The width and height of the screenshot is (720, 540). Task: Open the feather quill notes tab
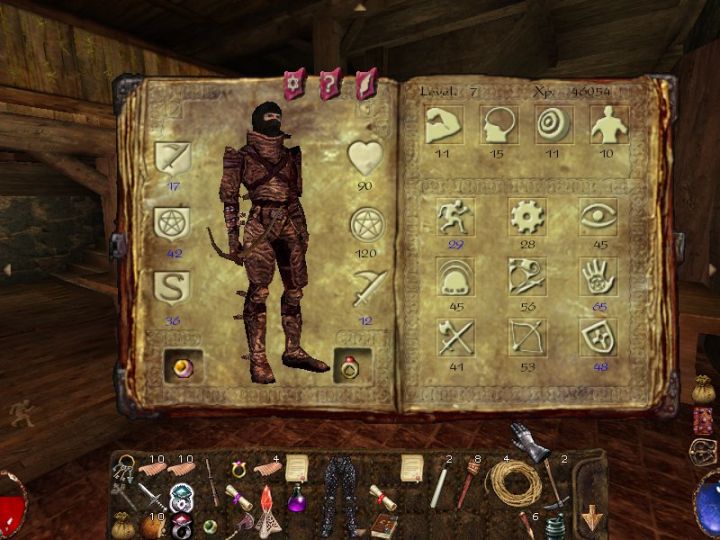coord(365,83)
